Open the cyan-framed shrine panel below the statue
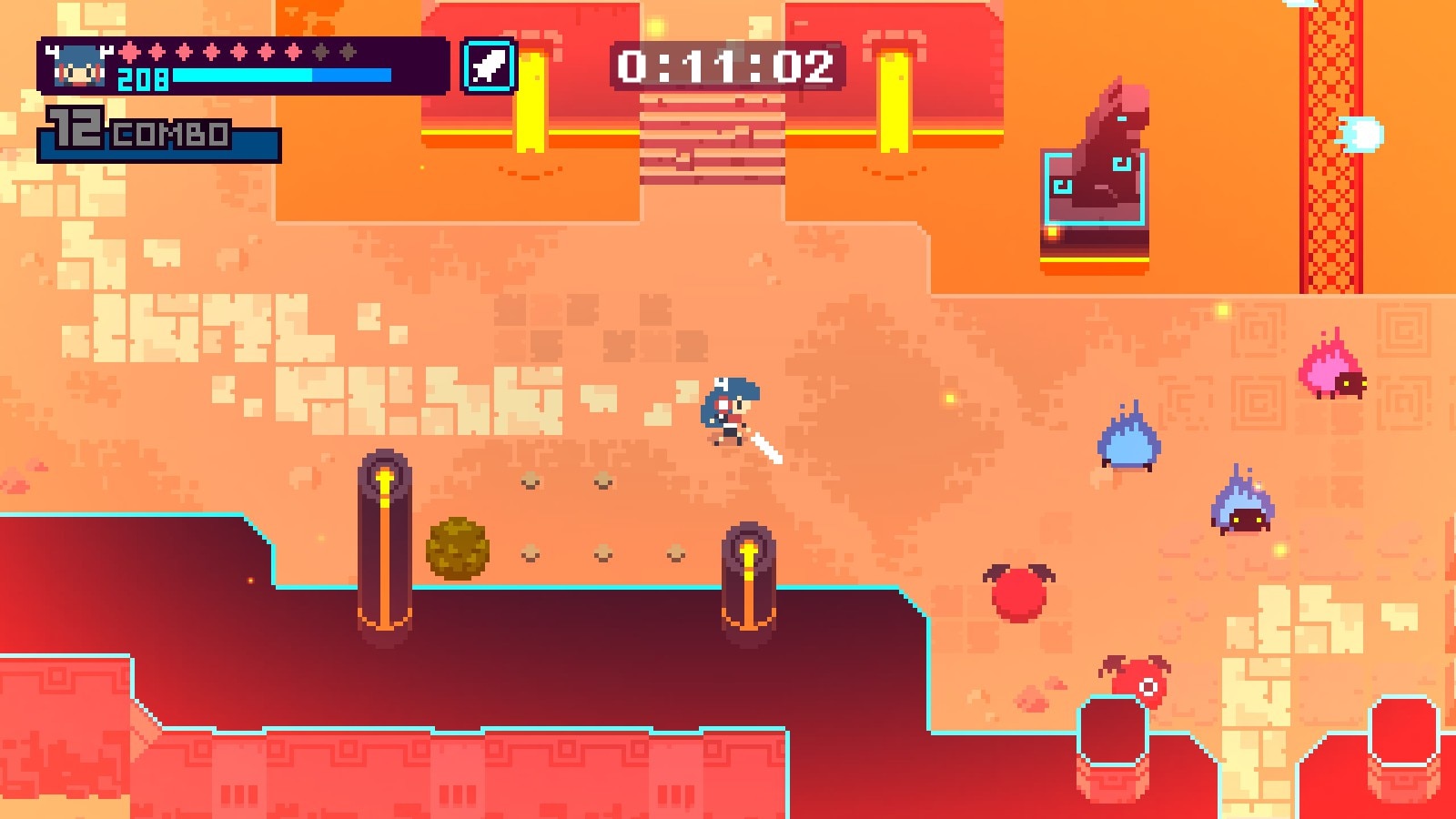The height and width of the screenshot is (819, 1456). (x=1093, y=189)
